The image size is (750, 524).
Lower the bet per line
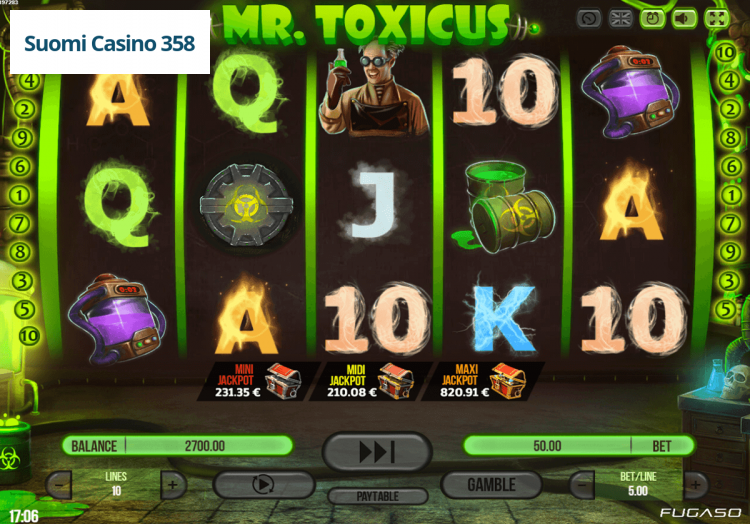(x=582, y=486)
